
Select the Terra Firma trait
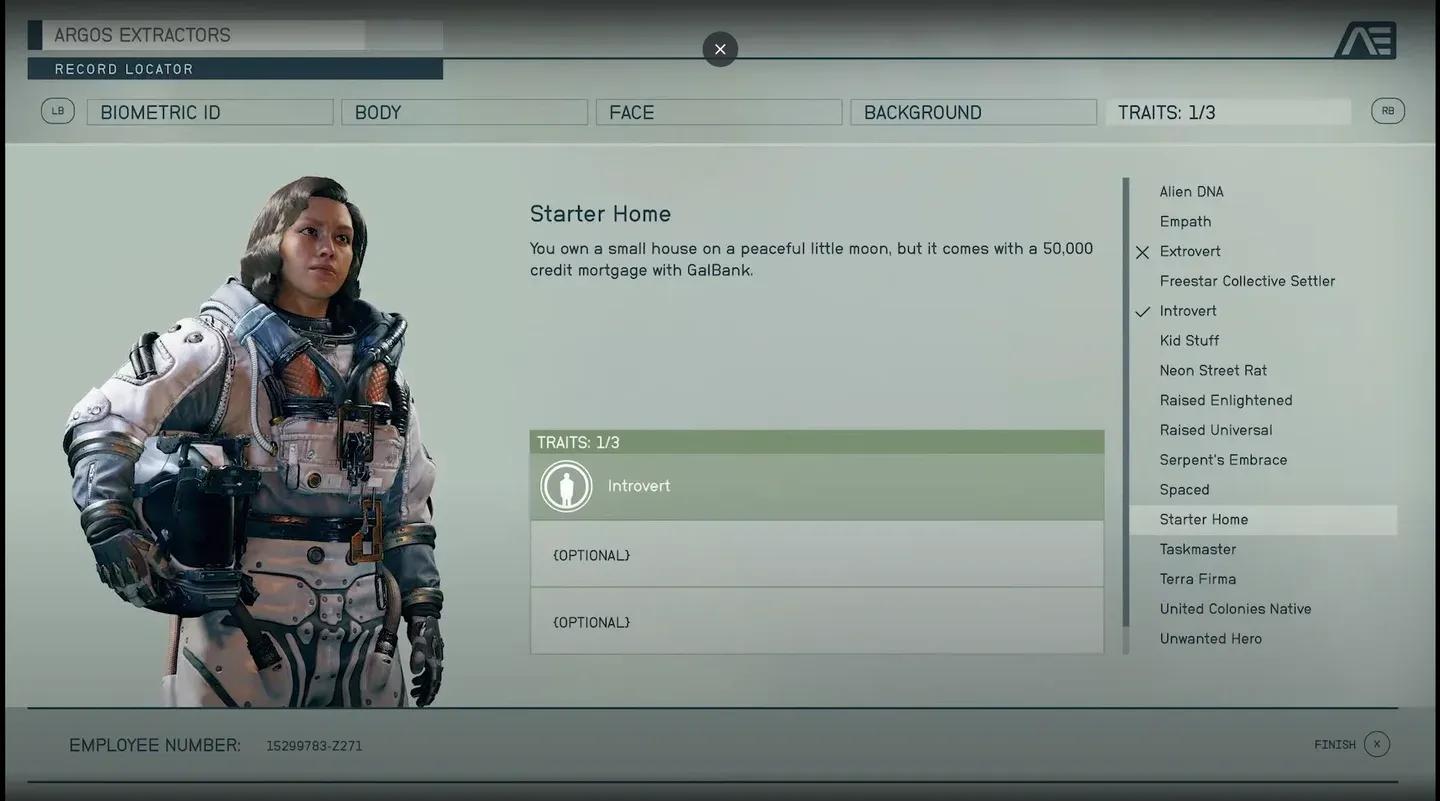coord(1198,579)
